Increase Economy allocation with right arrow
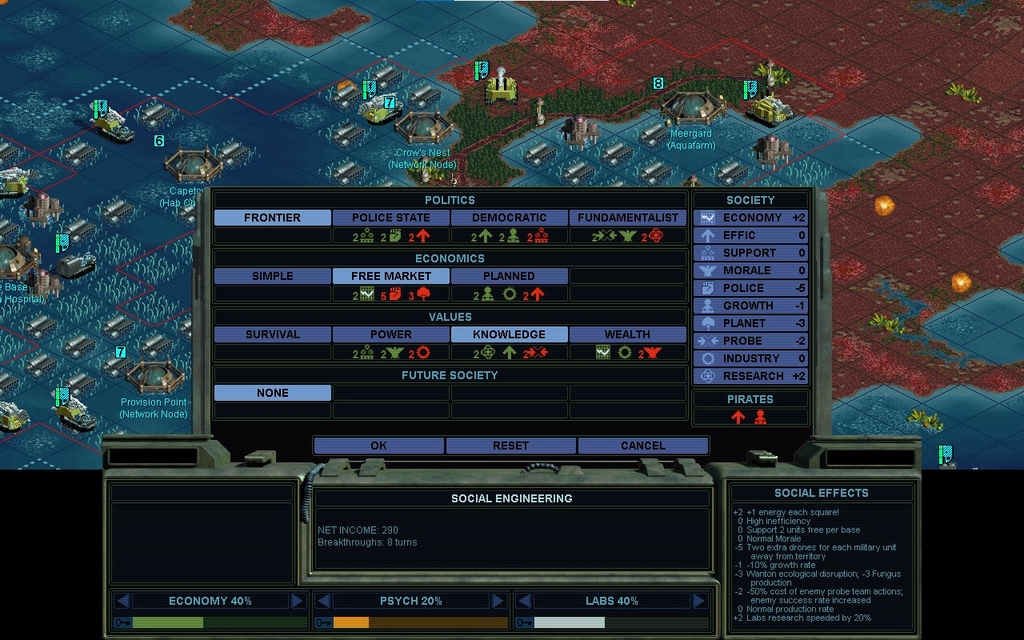The image size is (1024, 640). [x=297, y=601]
